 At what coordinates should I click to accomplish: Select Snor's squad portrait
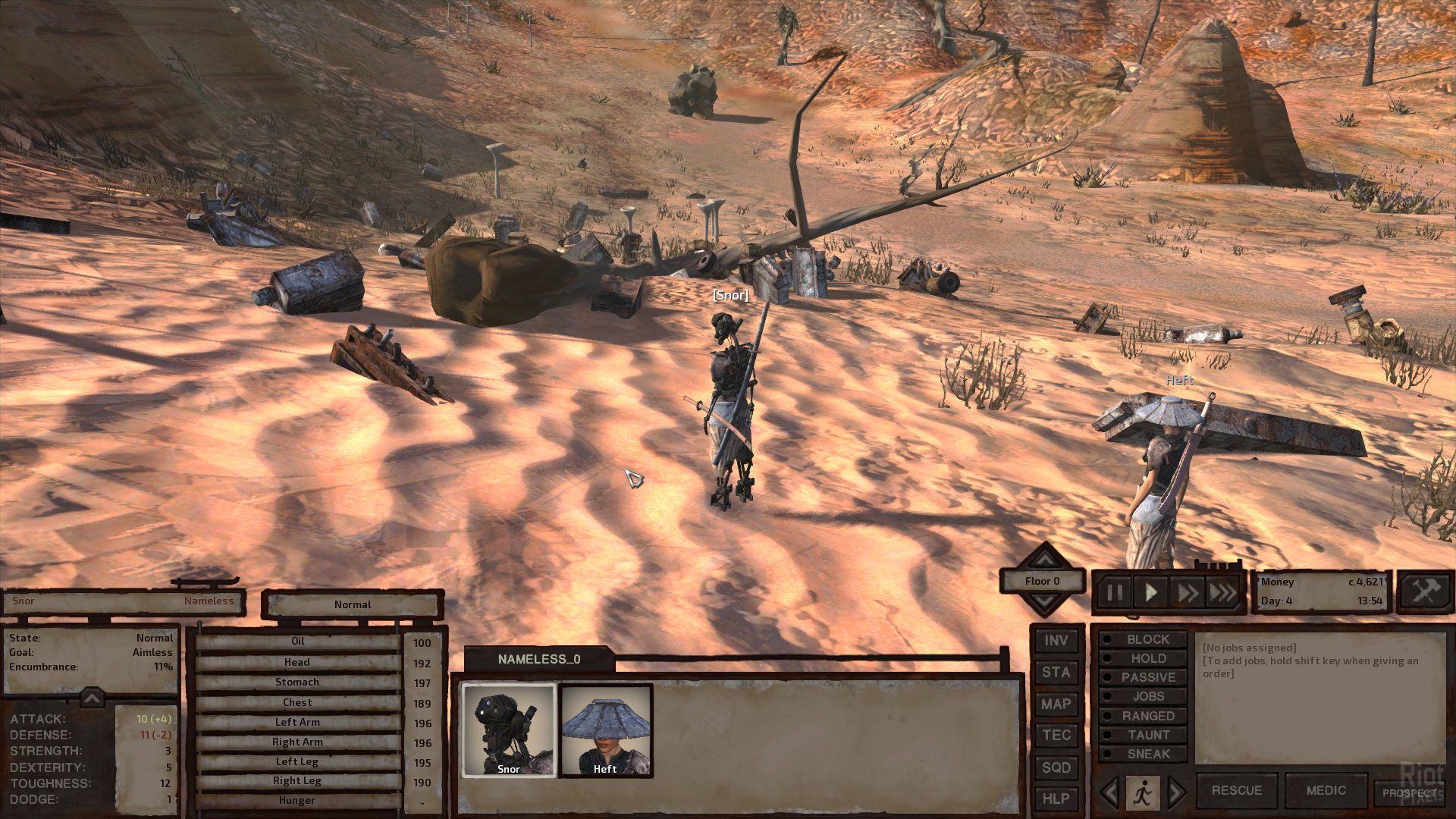tap(509, 730)
